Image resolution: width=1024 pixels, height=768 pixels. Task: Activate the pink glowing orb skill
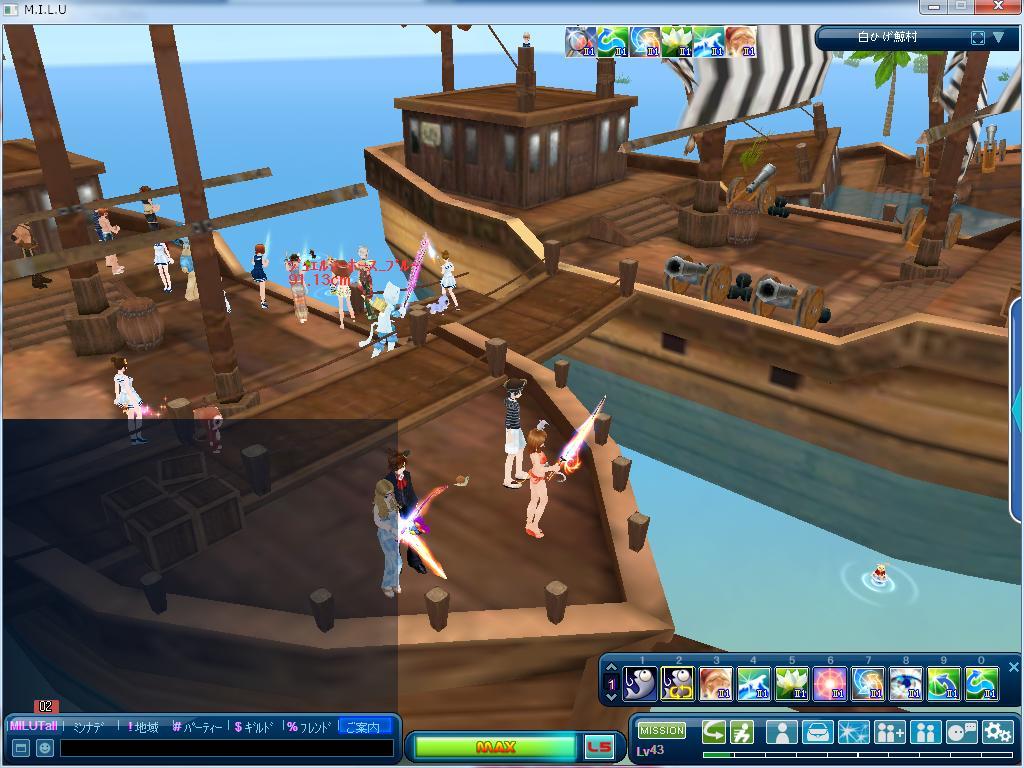[x=829, y=684]
